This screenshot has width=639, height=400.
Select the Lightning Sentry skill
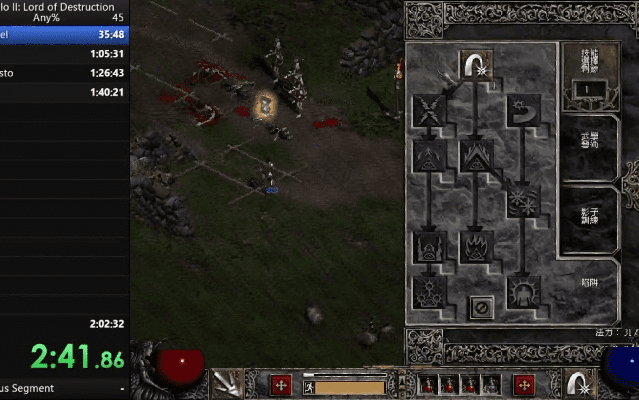(x=428, y=246)
